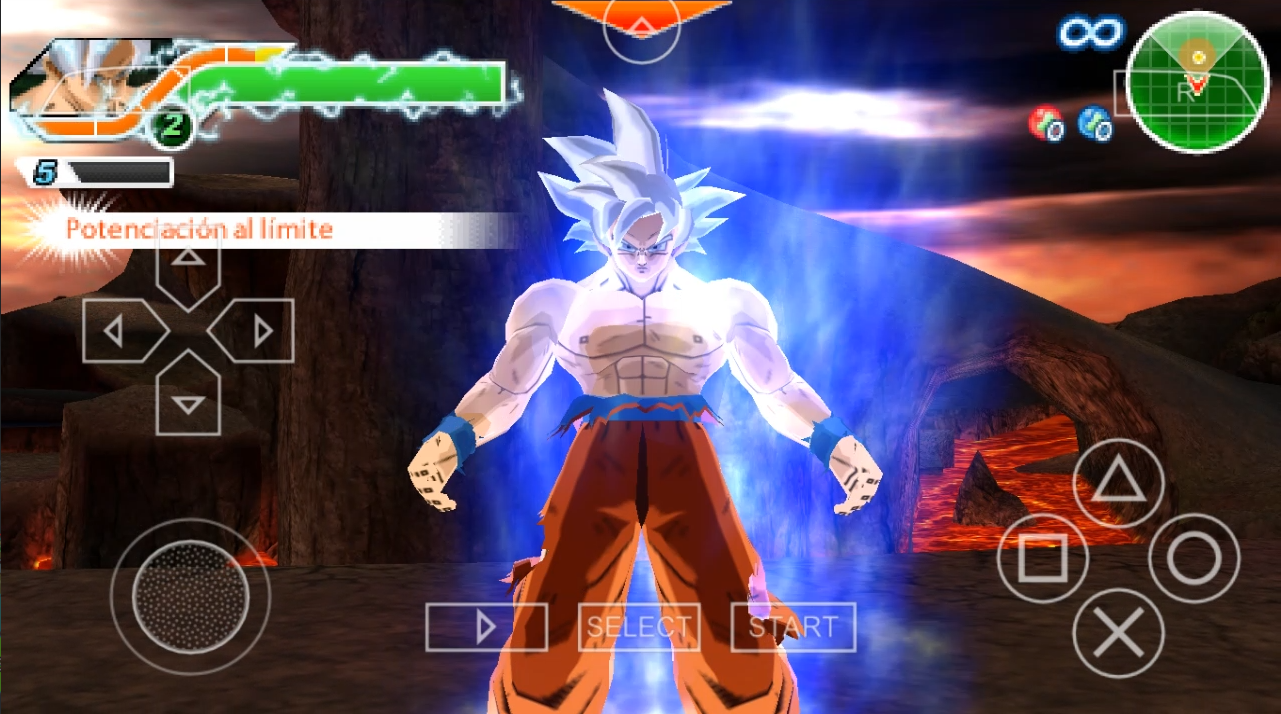
Task: Click the analog stick pad
Action: click(x=190, y=598)
